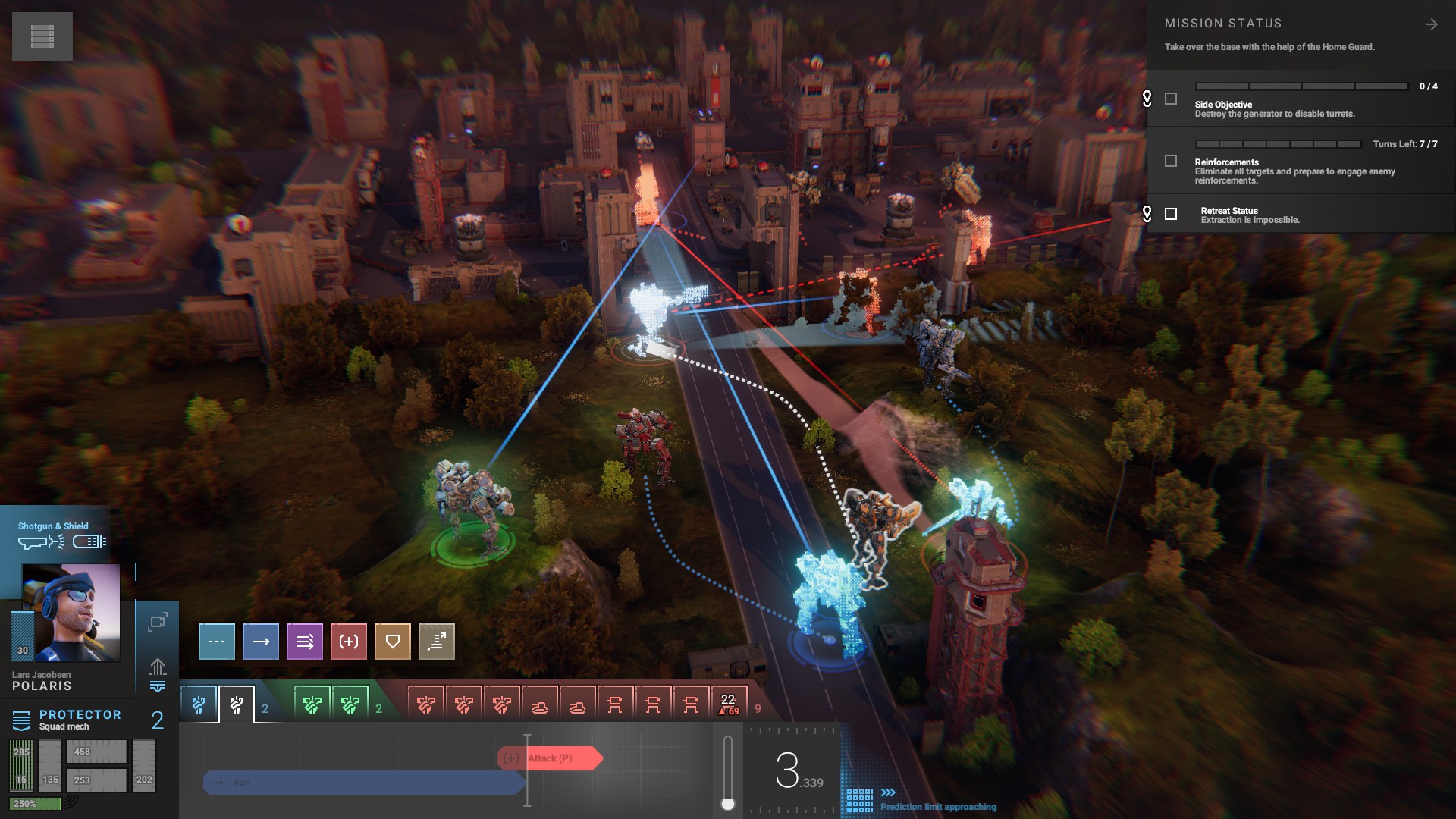Click the Retreat Status checkbox
This screenshot has height=819, width=1456.
tap(1171, 215)
